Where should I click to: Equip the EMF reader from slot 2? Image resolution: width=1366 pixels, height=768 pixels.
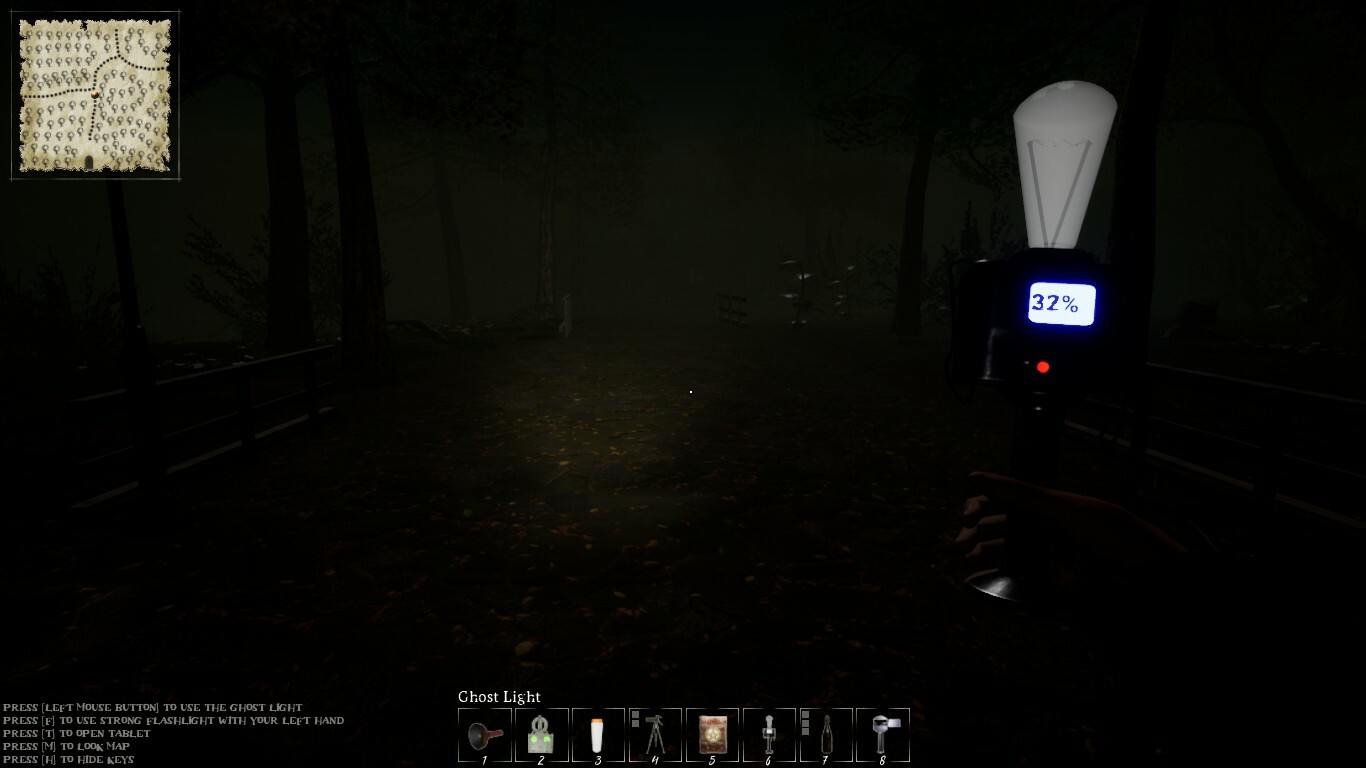click(x=541, y=735)
